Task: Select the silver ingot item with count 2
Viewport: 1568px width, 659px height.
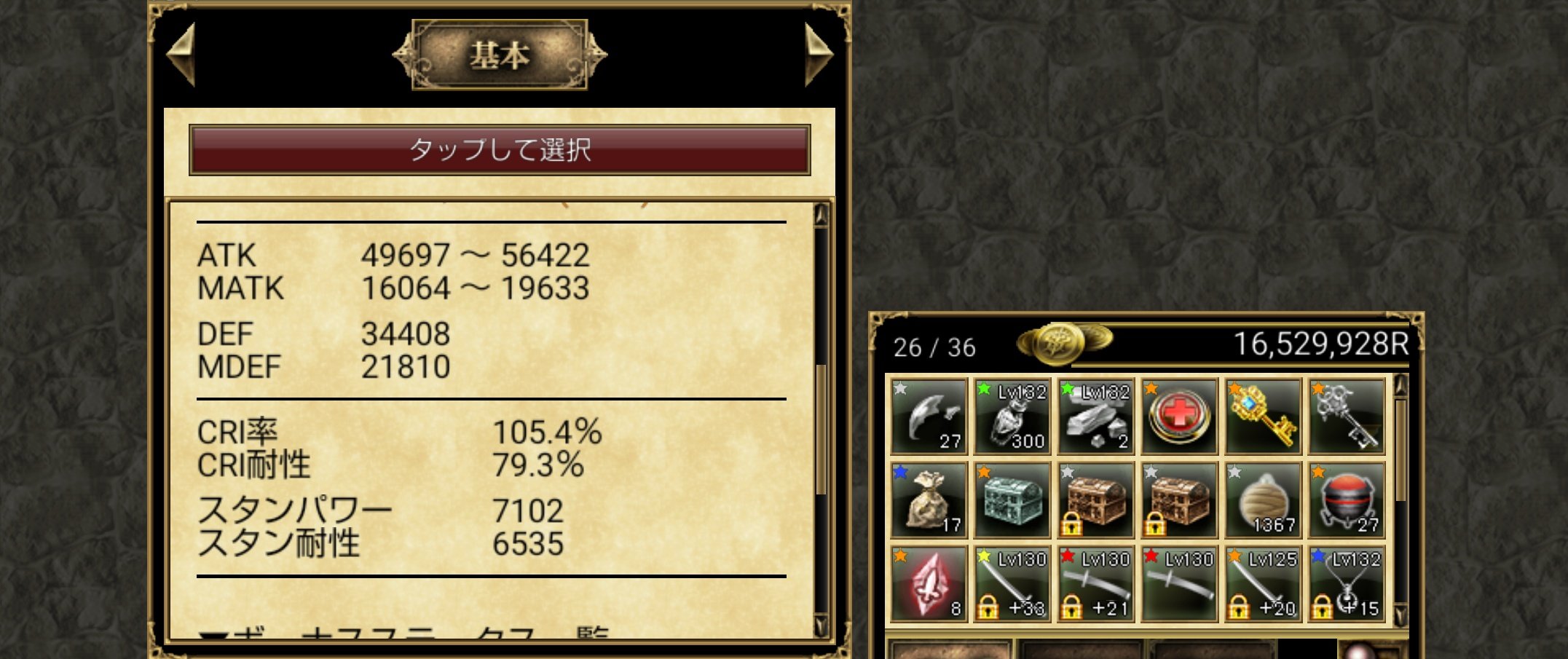Action: [x=1095, y=415]
